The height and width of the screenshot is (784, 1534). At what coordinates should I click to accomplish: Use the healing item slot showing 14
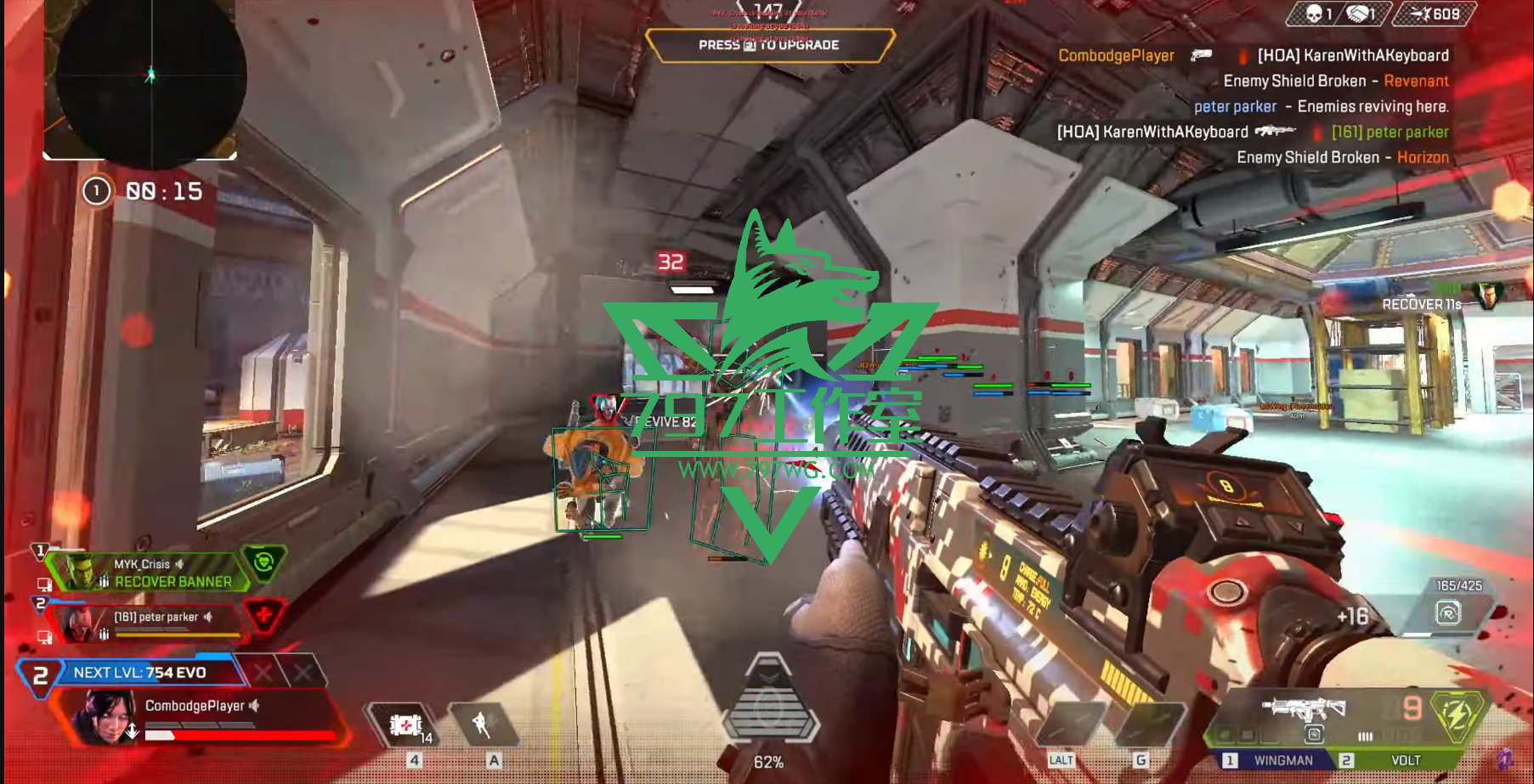[407, 726]
